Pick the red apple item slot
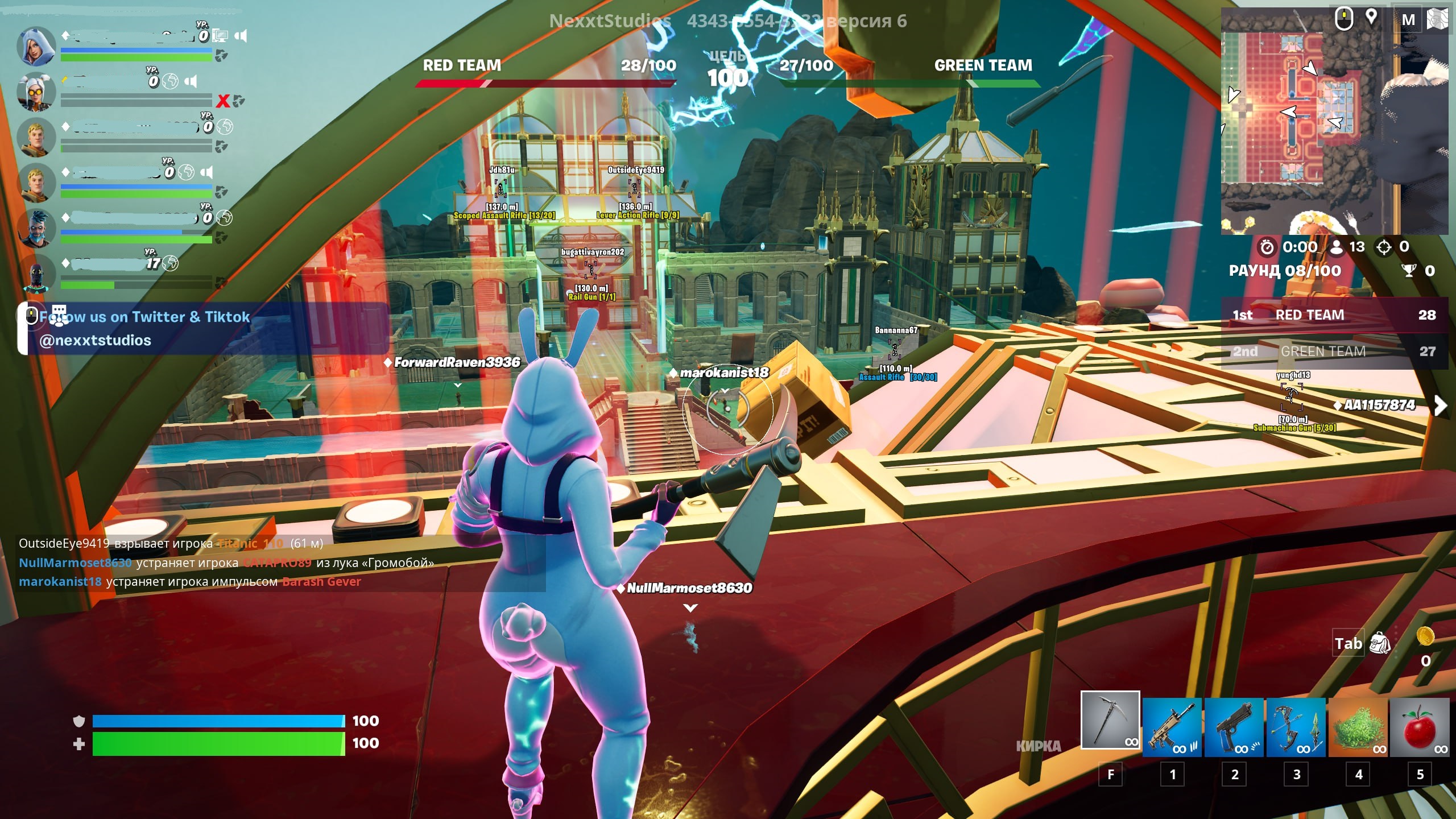The width and height of the screenshot is (1456, 819). (x=1419, y=727)
